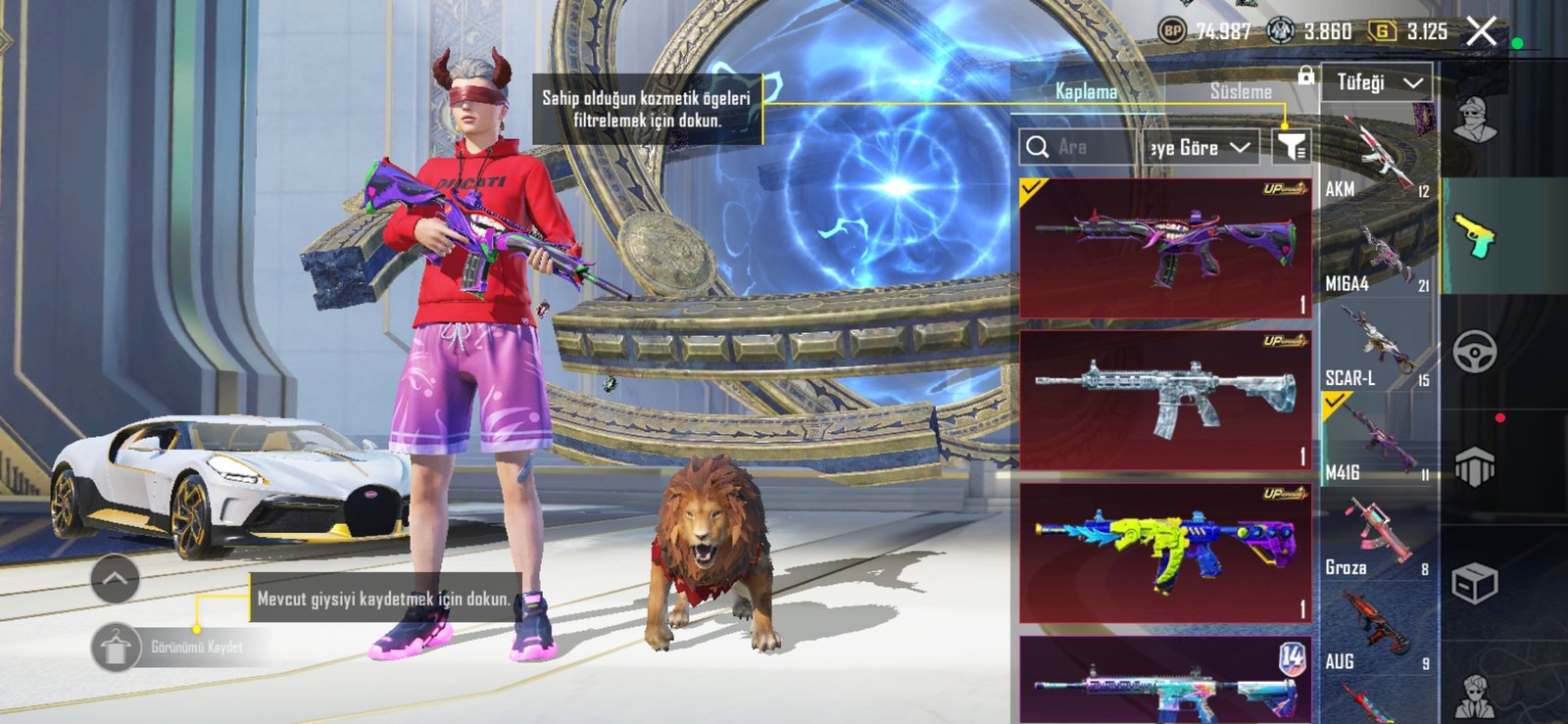Click the Ara search field
1568x724 pixels.
(1078, 148)
